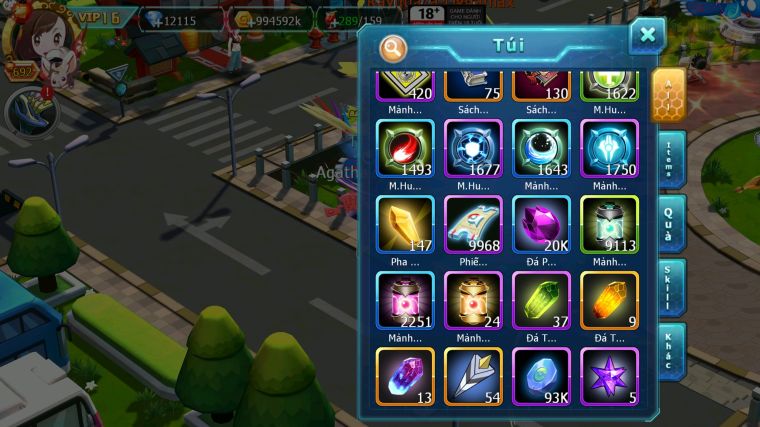Image resolution: width=760 pixels, height=427 pixels.
Task: Select the red swirl orb item (1493)
Action: 405,149
